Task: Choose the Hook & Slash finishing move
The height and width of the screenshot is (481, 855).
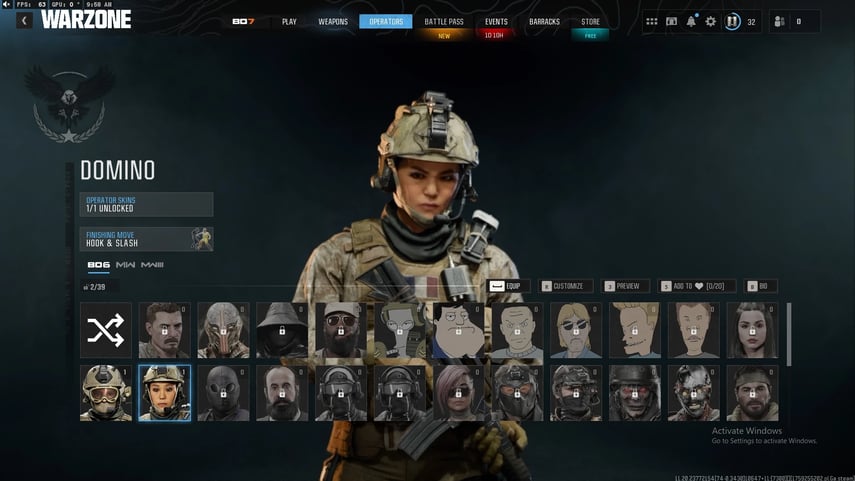Action: [146, 239]
